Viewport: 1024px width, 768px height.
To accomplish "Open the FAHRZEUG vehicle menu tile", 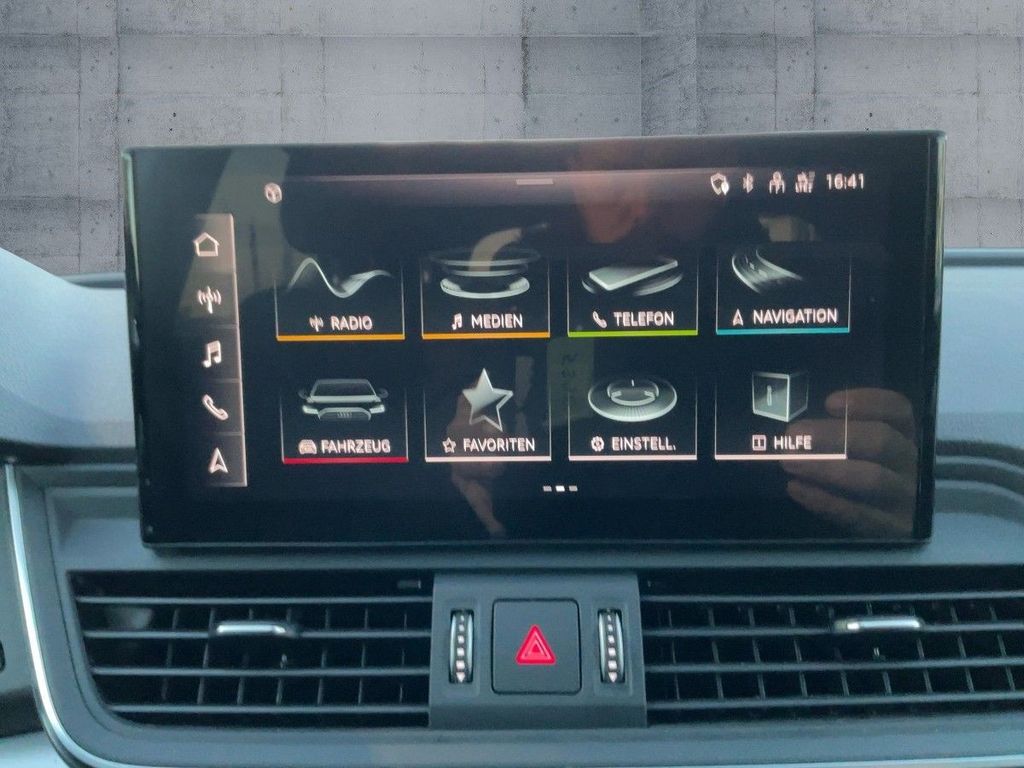I will click(344, 420).
